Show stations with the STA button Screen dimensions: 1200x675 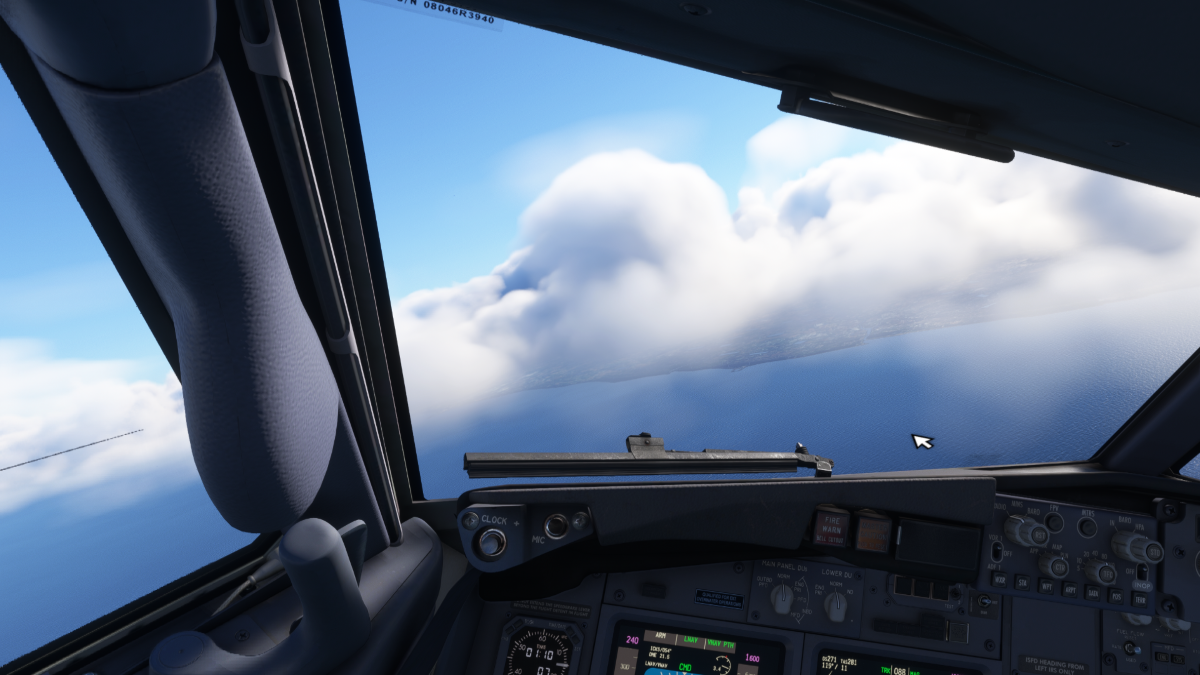tap(1022, 582)
